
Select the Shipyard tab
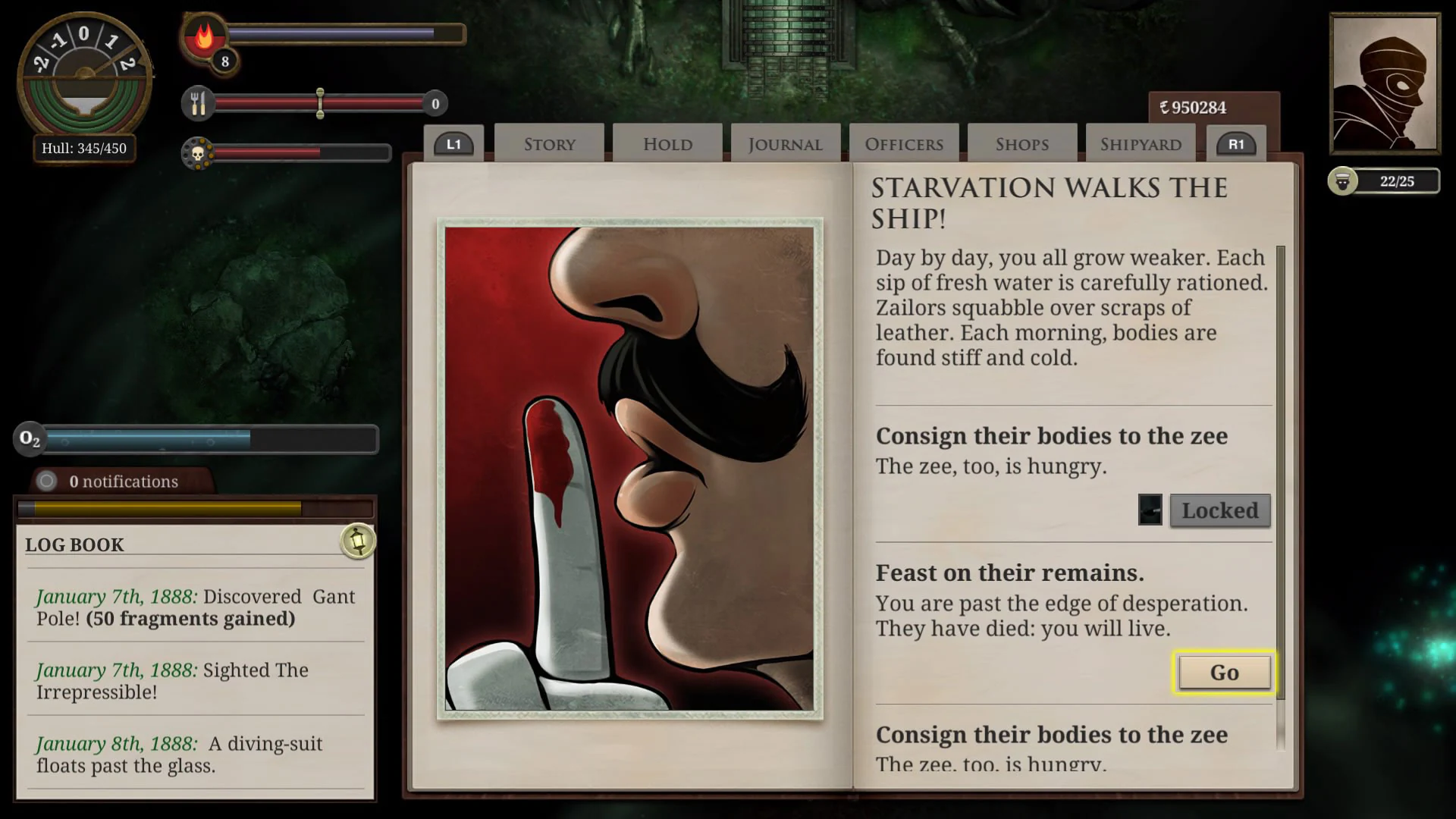1141,143
